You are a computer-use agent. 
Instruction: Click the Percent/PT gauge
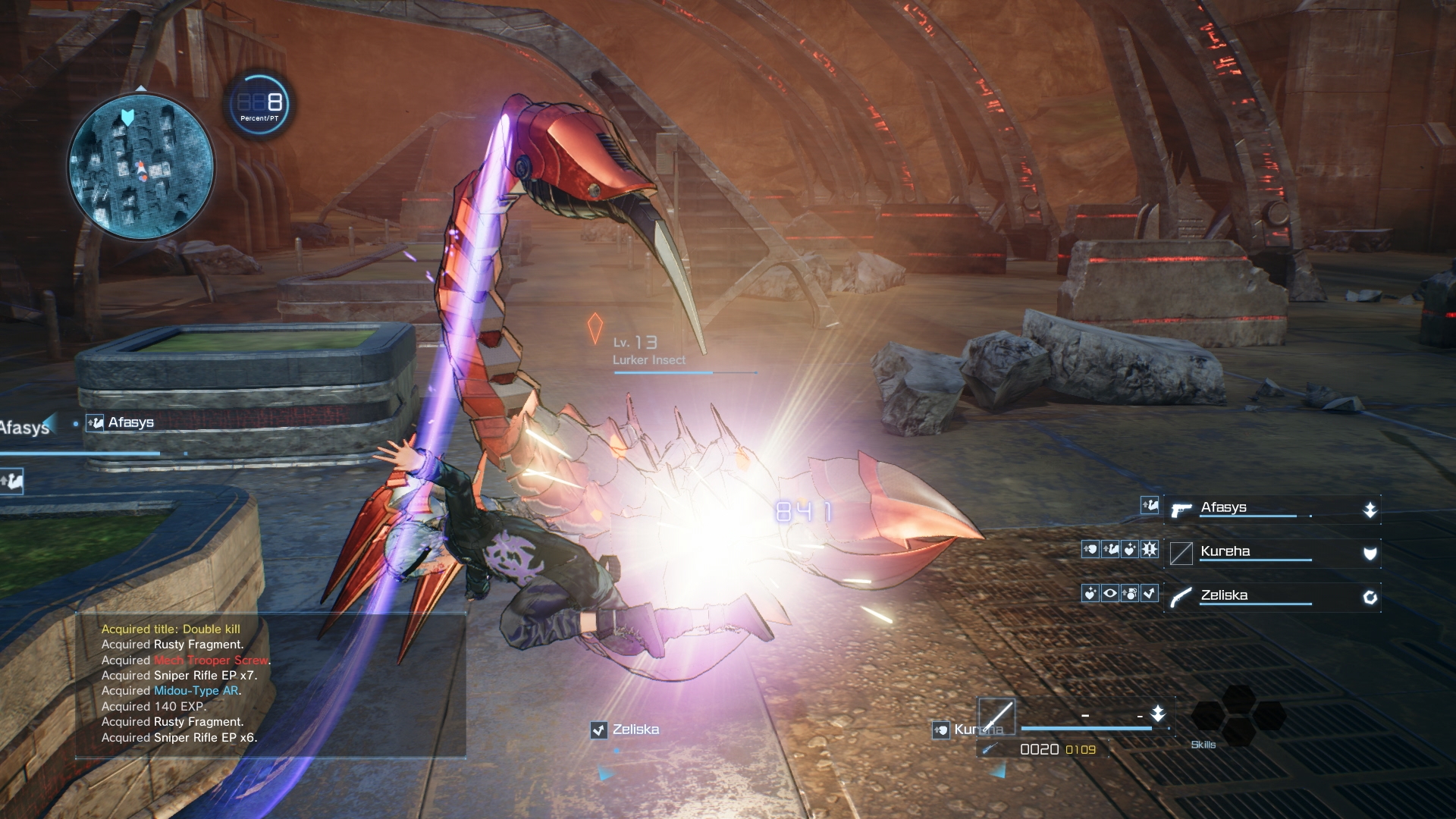(x=259, y=104)
